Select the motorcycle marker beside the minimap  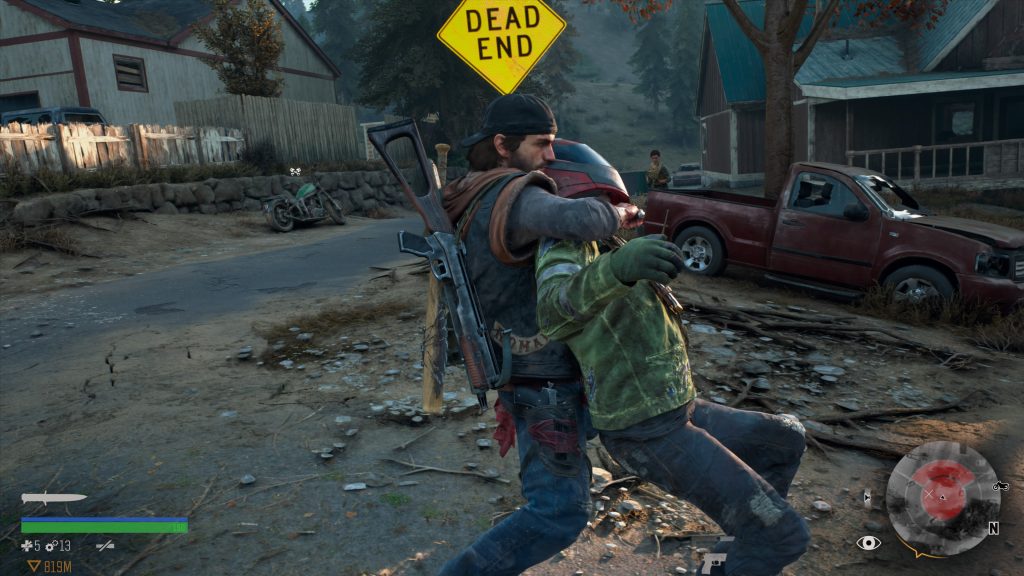[1001, 486]
